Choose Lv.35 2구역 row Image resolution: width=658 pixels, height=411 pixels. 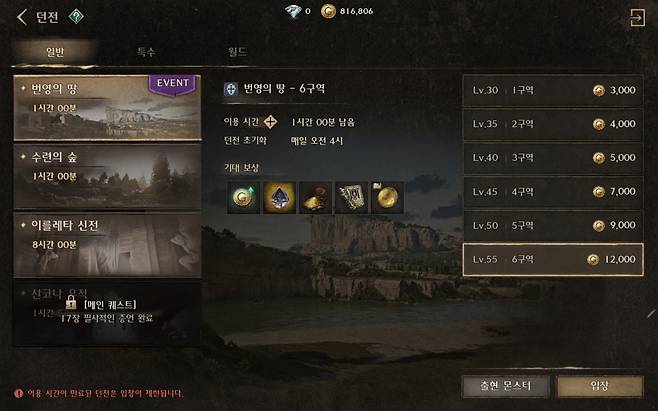click(x=553, y=124)
